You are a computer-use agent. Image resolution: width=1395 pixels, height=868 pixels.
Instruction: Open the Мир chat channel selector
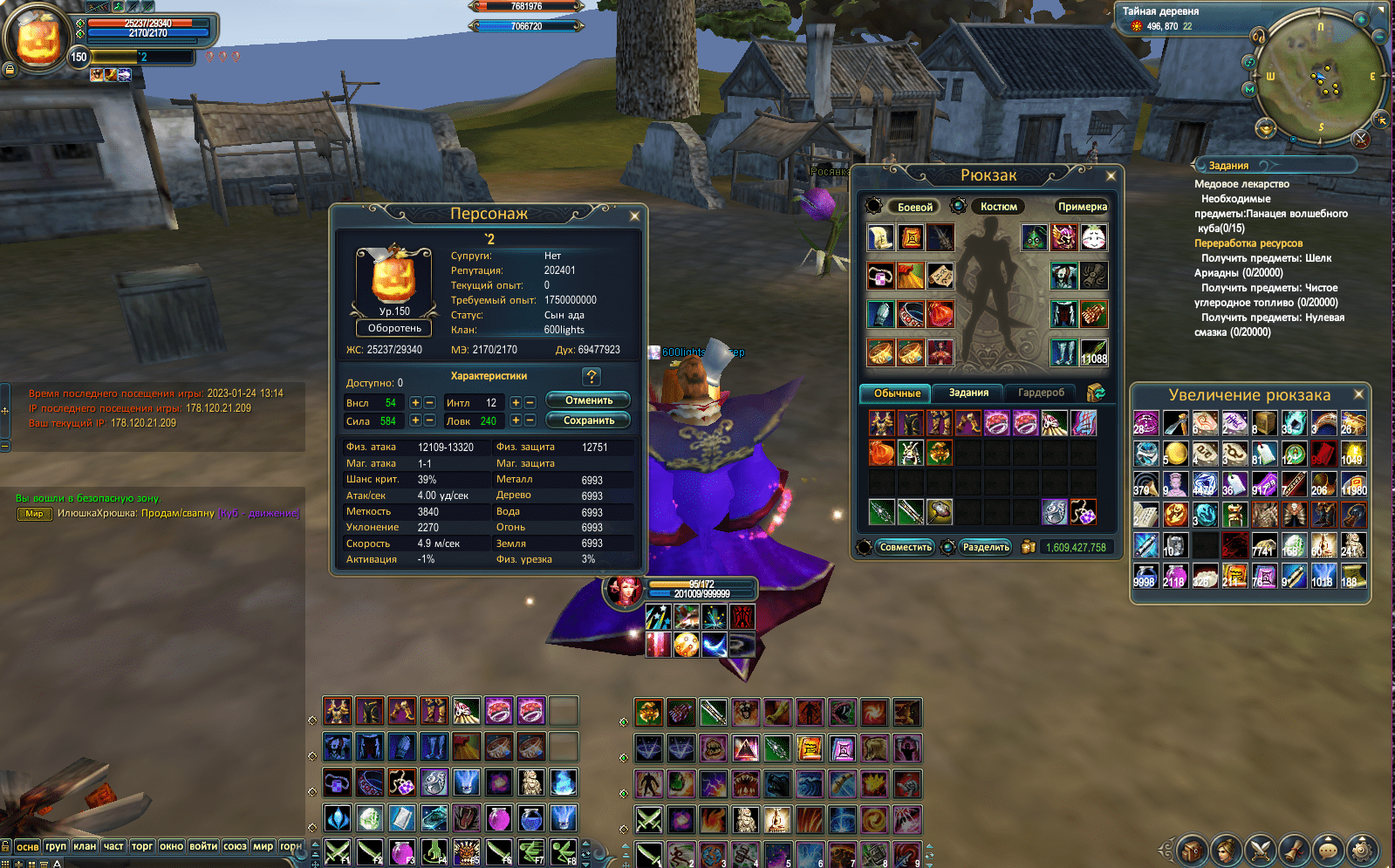pyautogui.click(x=33, y=514)
